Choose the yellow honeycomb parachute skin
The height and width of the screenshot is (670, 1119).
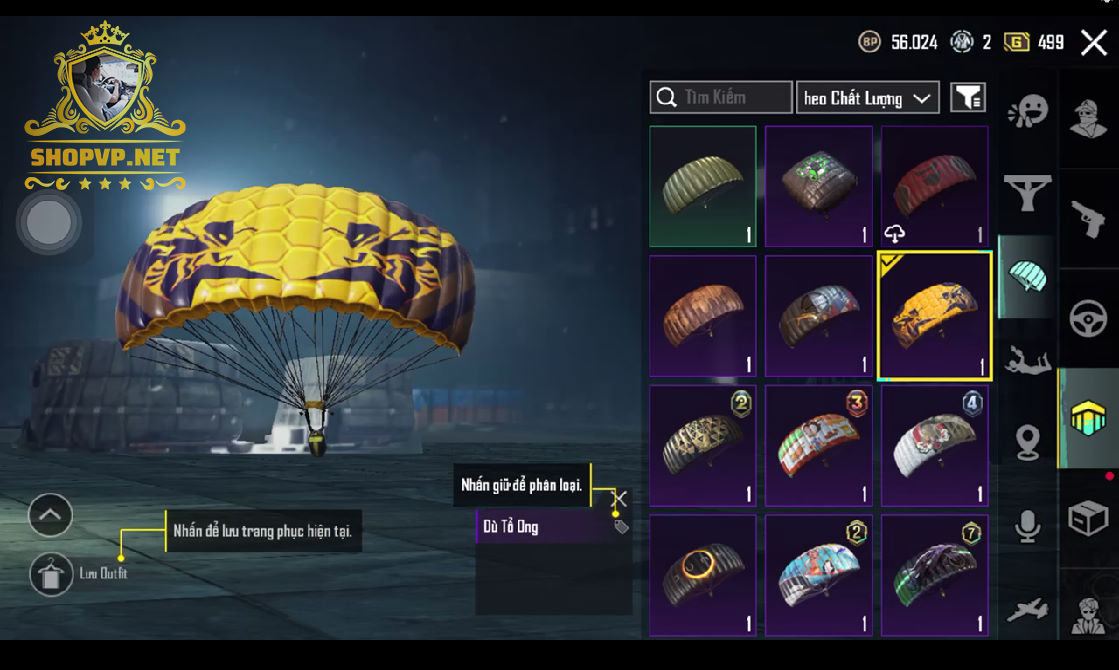tap(934, 316)
